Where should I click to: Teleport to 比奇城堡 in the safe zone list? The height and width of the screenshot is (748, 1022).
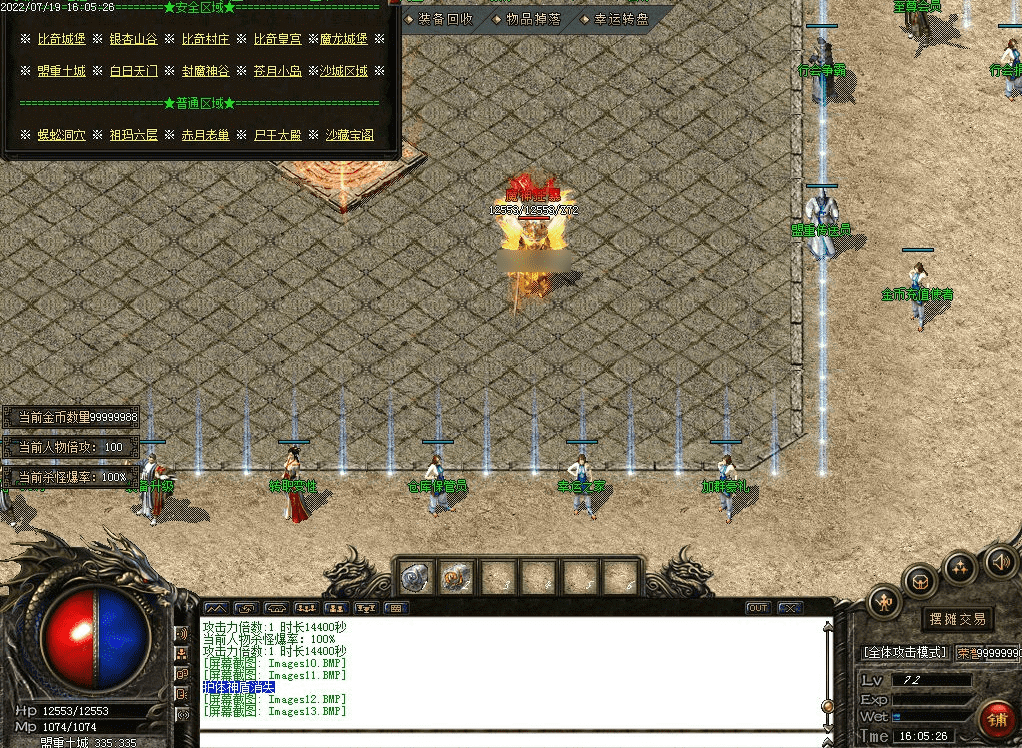[x=63, y=39]
